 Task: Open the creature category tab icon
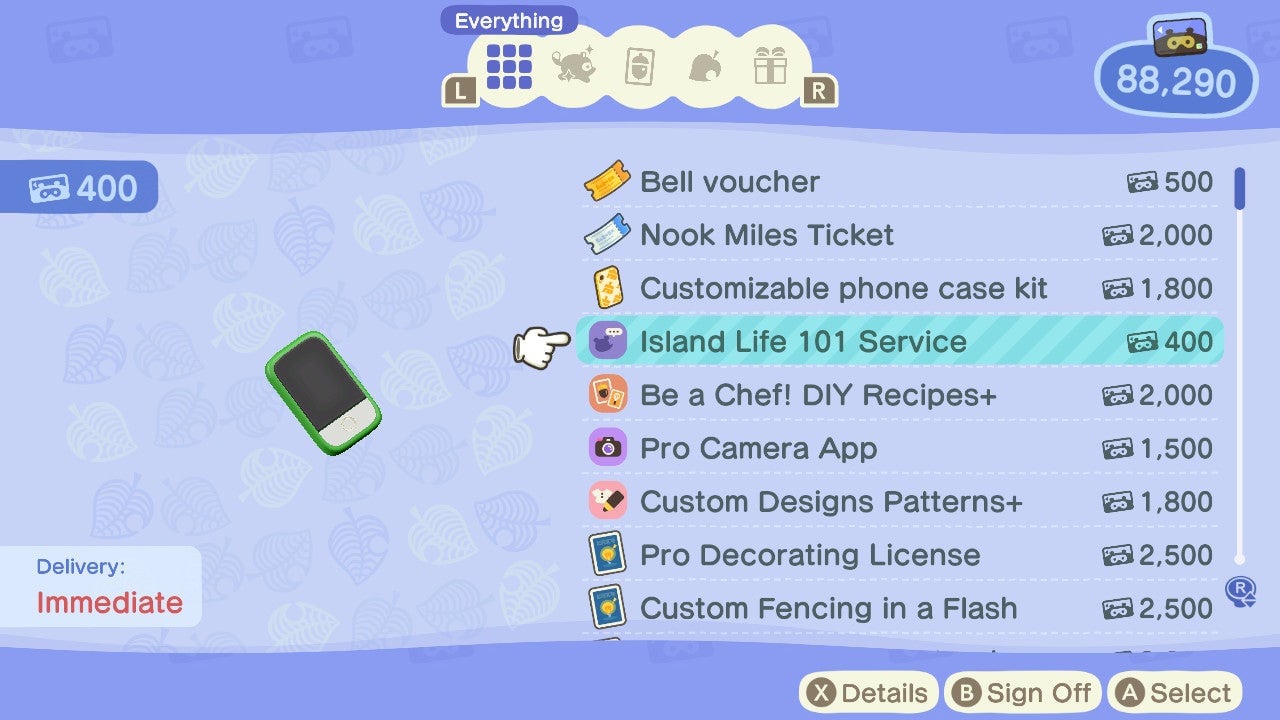574,68
